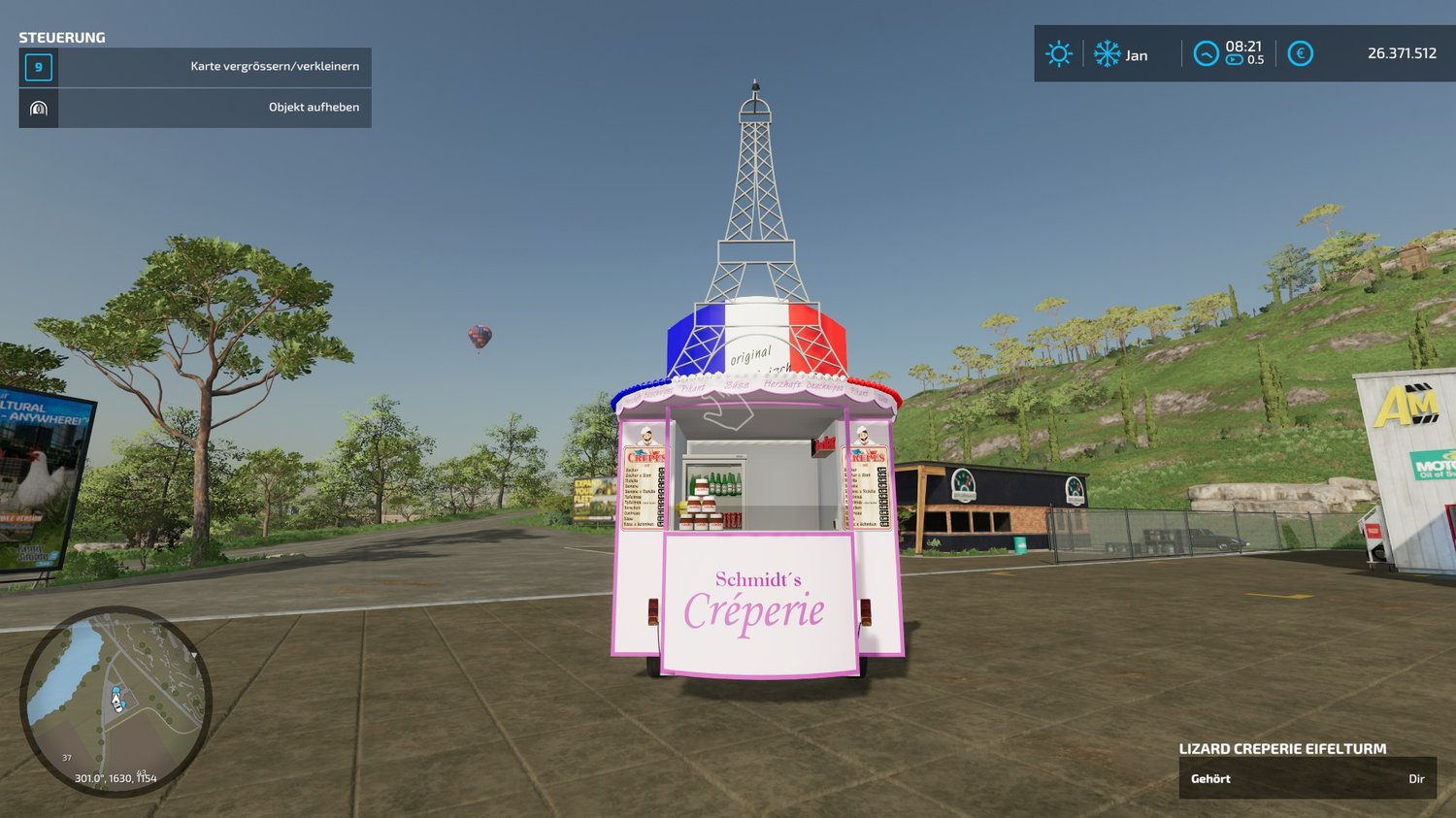1456x818 pixels.
Task: Select the snowflake season icon
Action: (x=1107, y=54)
